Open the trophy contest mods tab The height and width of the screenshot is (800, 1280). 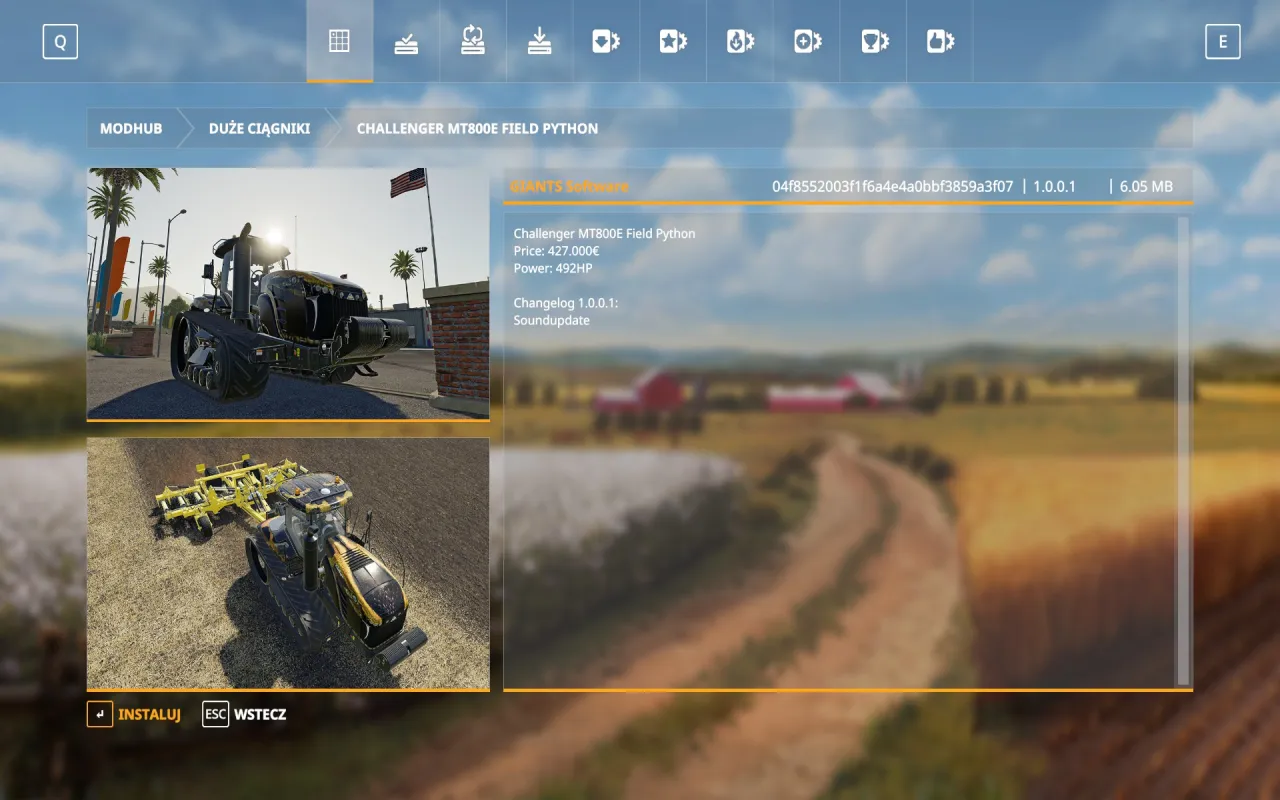[x=874, y=41]
